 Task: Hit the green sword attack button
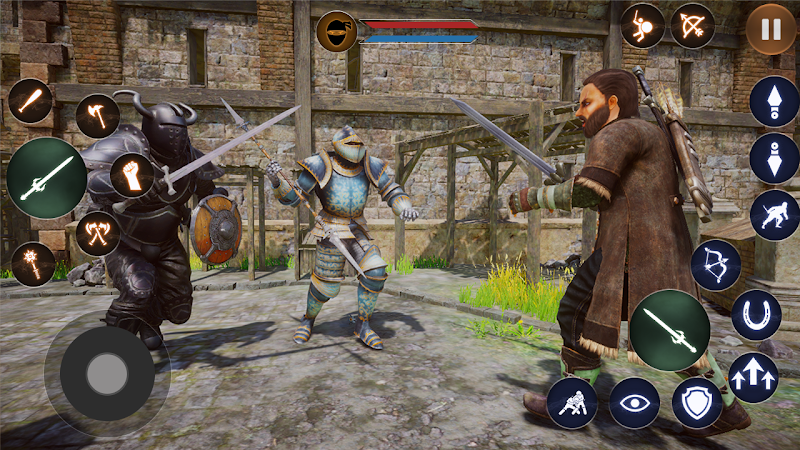click(669, 329)
